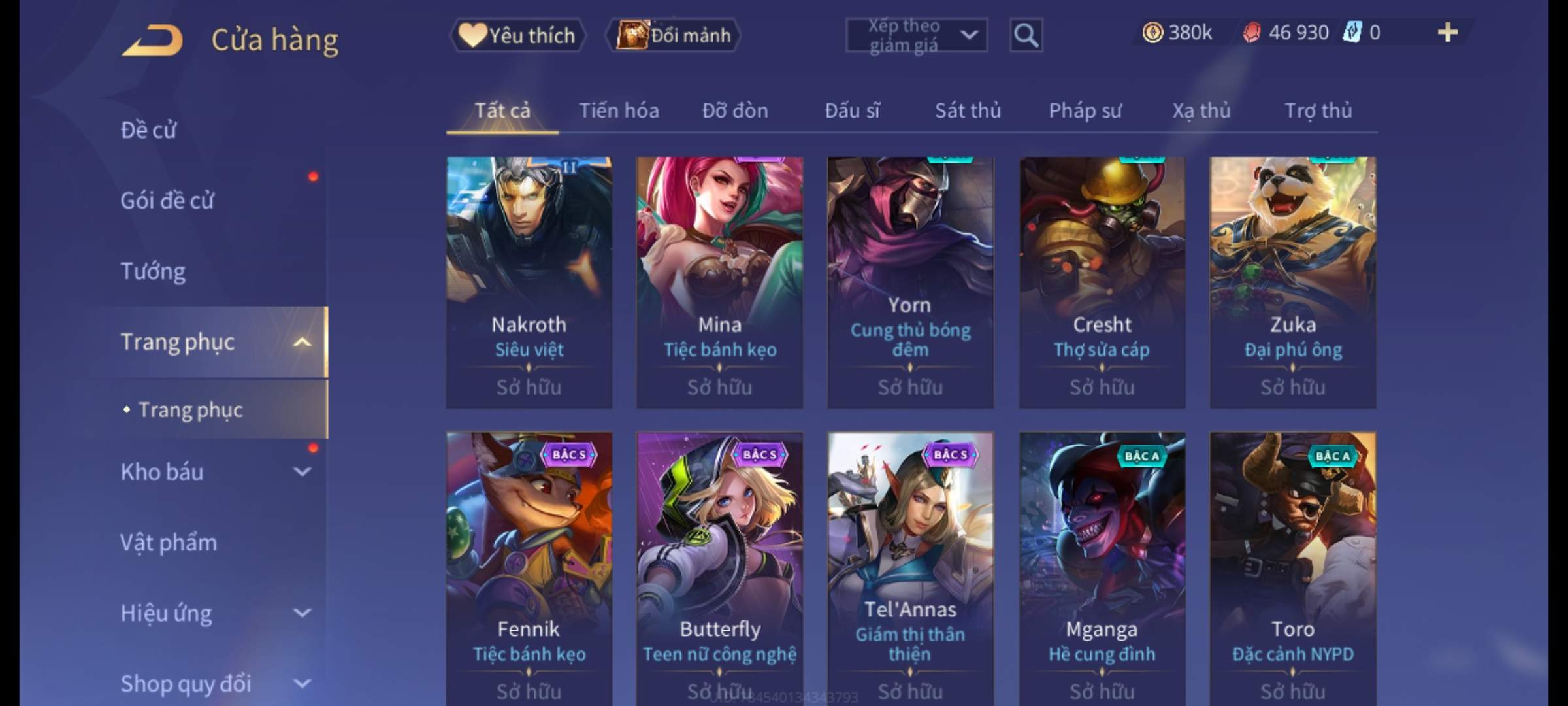Go back using the arrow button
Image resolution: width=1568 pixels, height=706 pixels.
coord(152,41)
